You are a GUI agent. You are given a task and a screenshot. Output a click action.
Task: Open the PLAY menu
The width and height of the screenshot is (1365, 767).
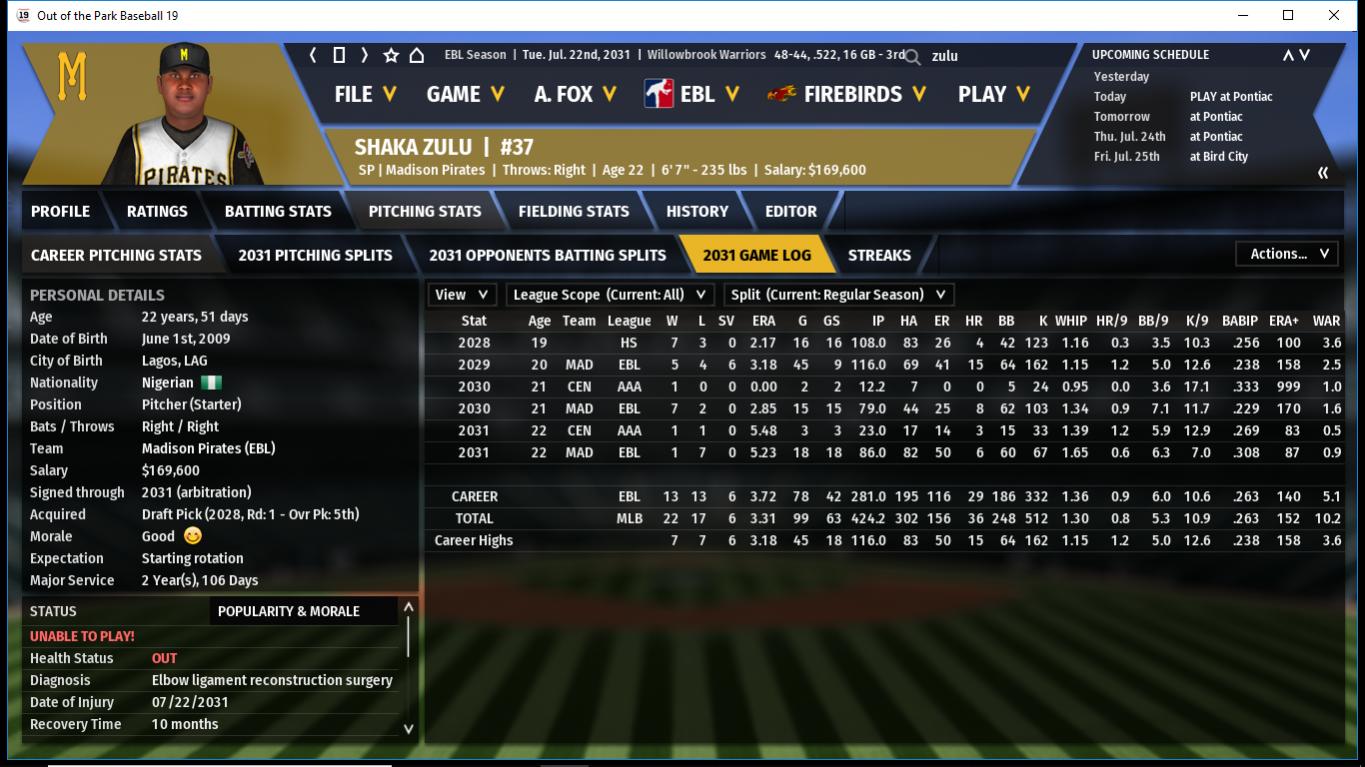(993, 94)
